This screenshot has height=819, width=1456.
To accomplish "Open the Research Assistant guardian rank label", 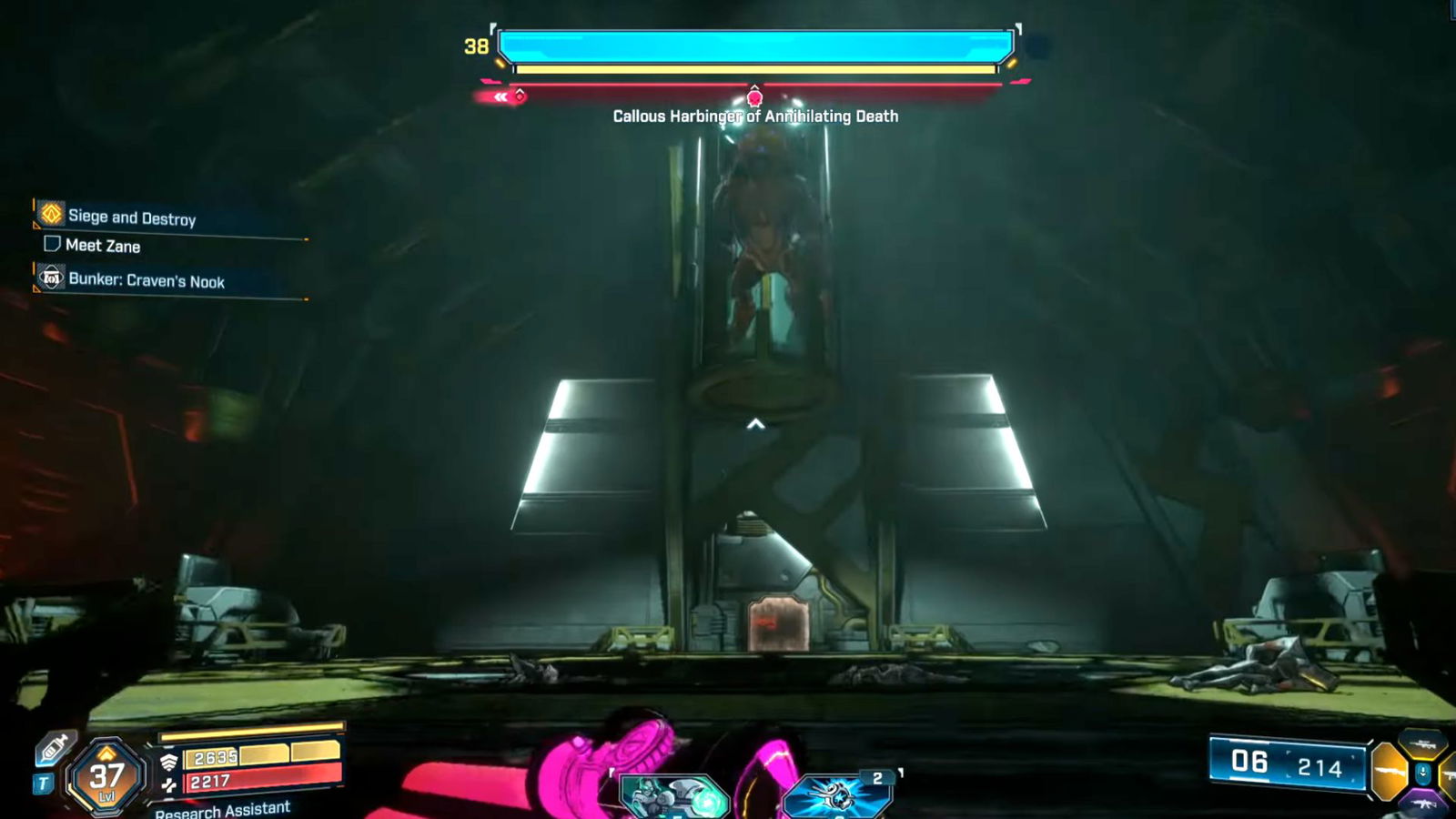I will 221,808.
